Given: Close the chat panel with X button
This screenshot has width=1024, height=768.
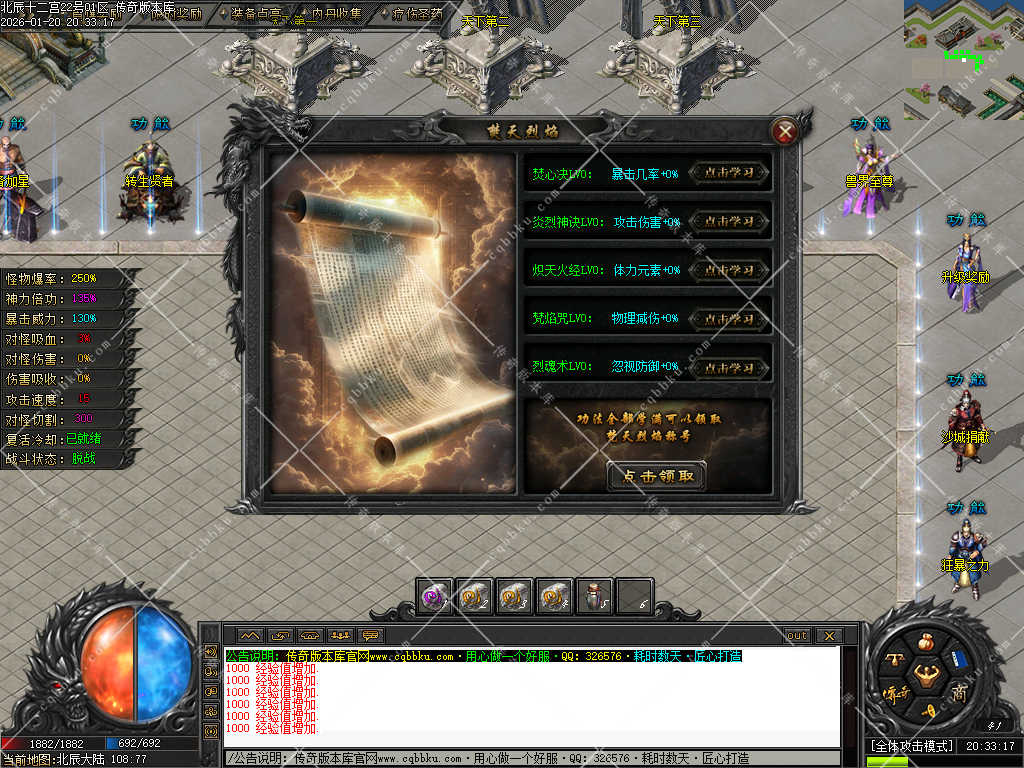Looking at the screenshot, I should point(828,635).
